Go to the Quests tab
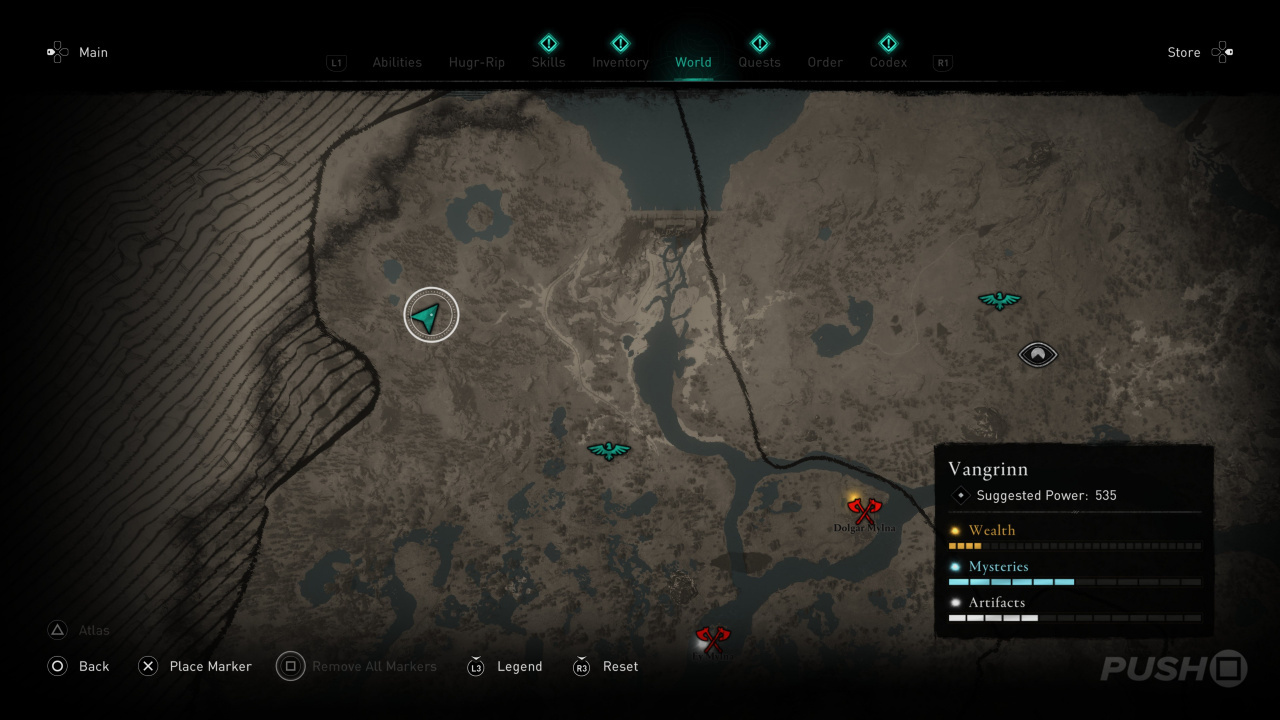The width and height of the screenshot is (1280, 720). click(x=759, y=62)
